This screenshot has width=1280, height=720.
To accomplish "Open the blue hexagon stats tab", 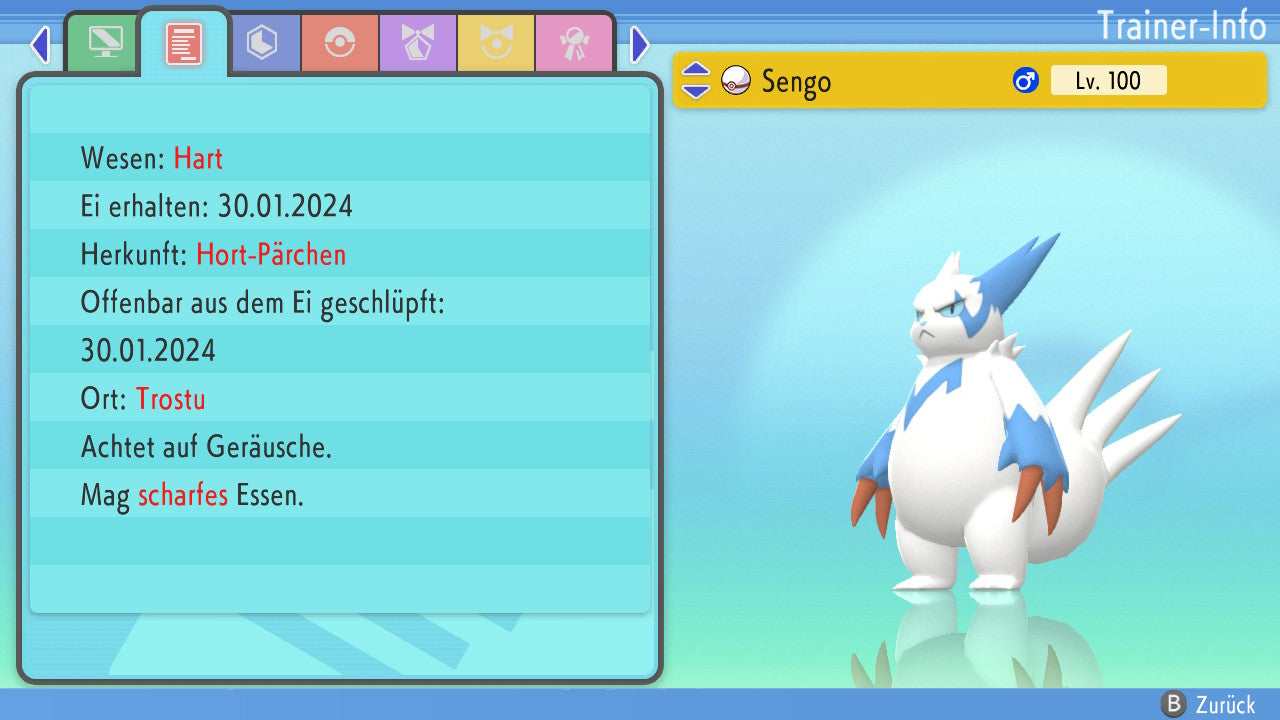I will pos(262,44).
